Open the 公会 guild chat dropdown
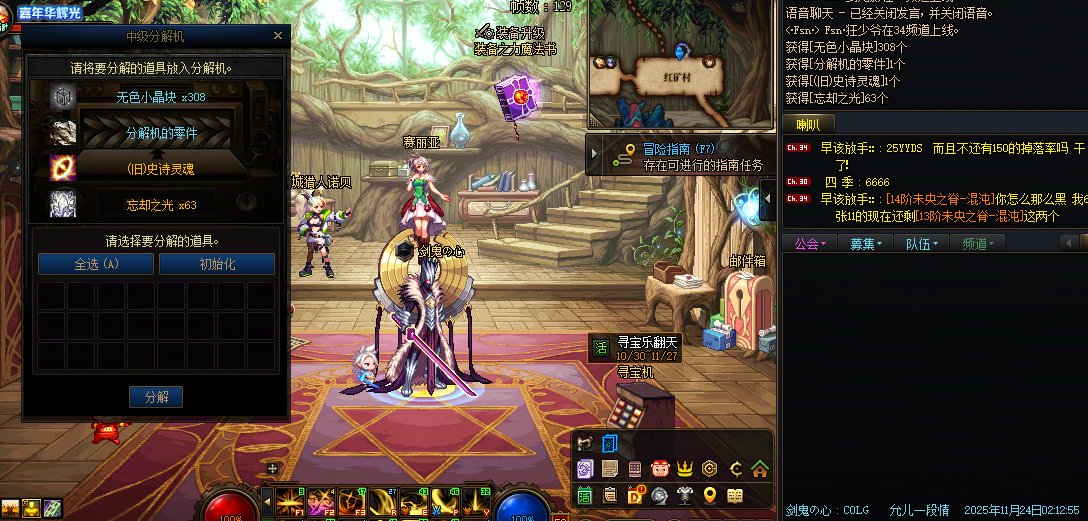The height and width of the screenshot is (521, 1088). tap(810, 243)
